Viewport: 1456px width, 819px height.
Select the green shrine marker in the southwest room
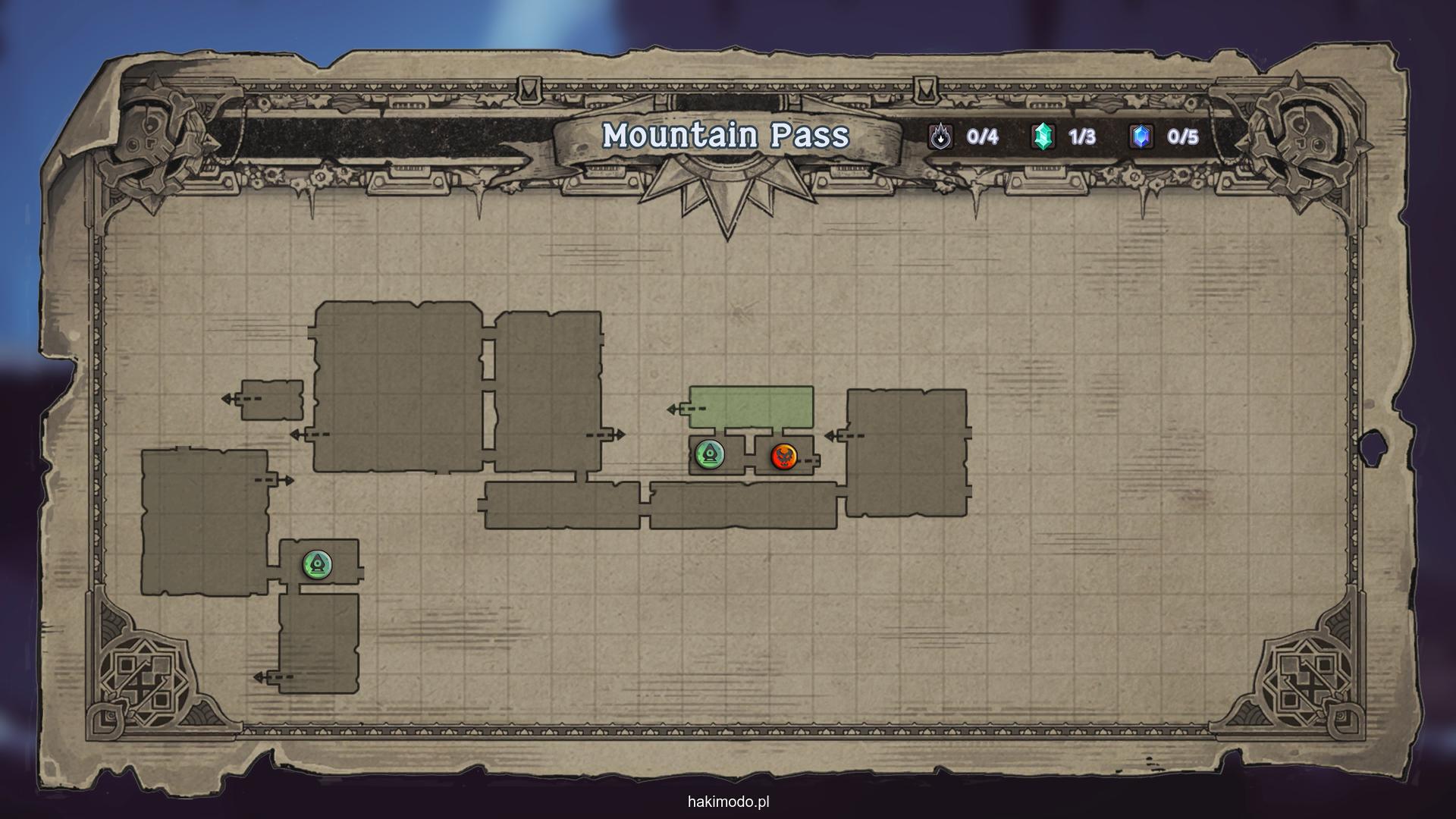(317, 564)
